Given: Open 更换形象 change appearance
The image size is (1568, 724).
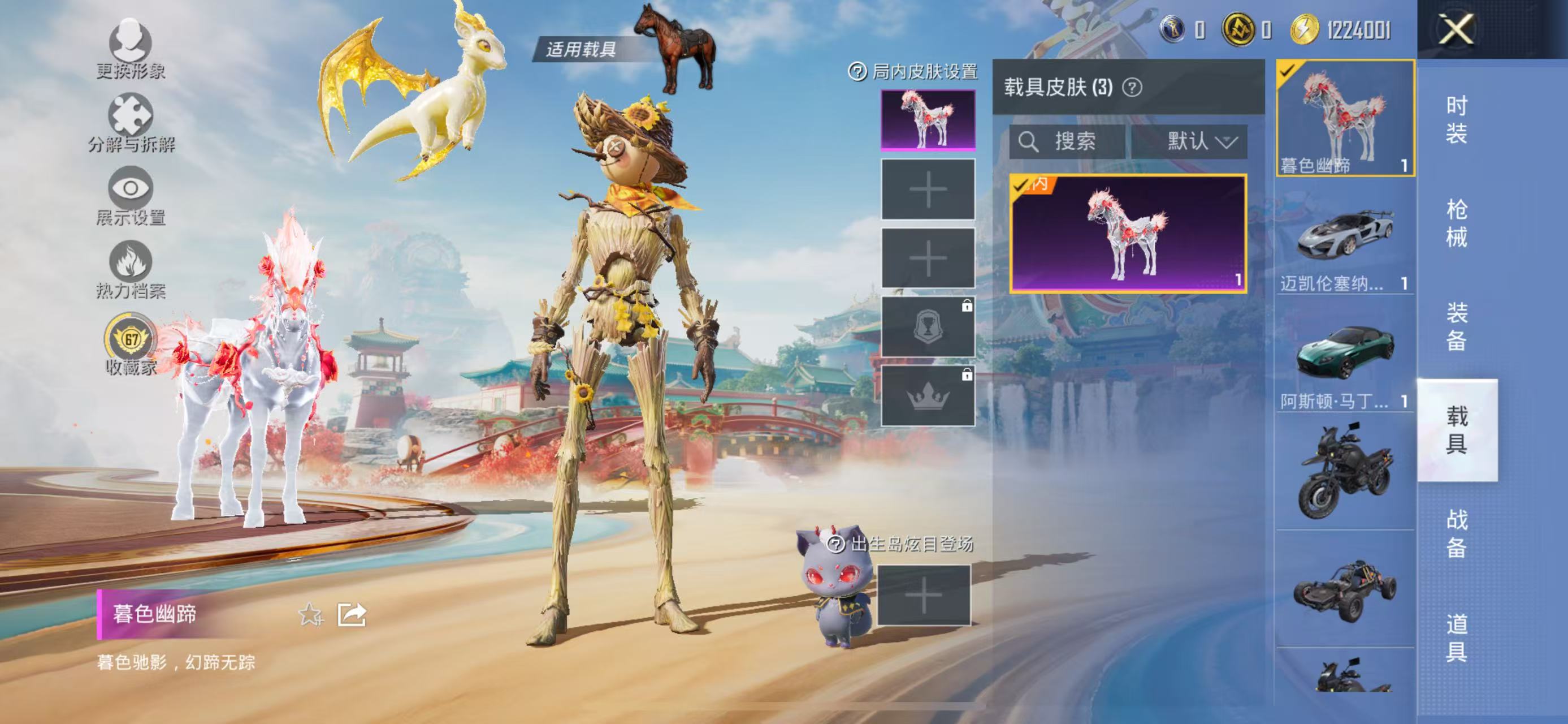Looking at the screenshot, I should 130,49.
